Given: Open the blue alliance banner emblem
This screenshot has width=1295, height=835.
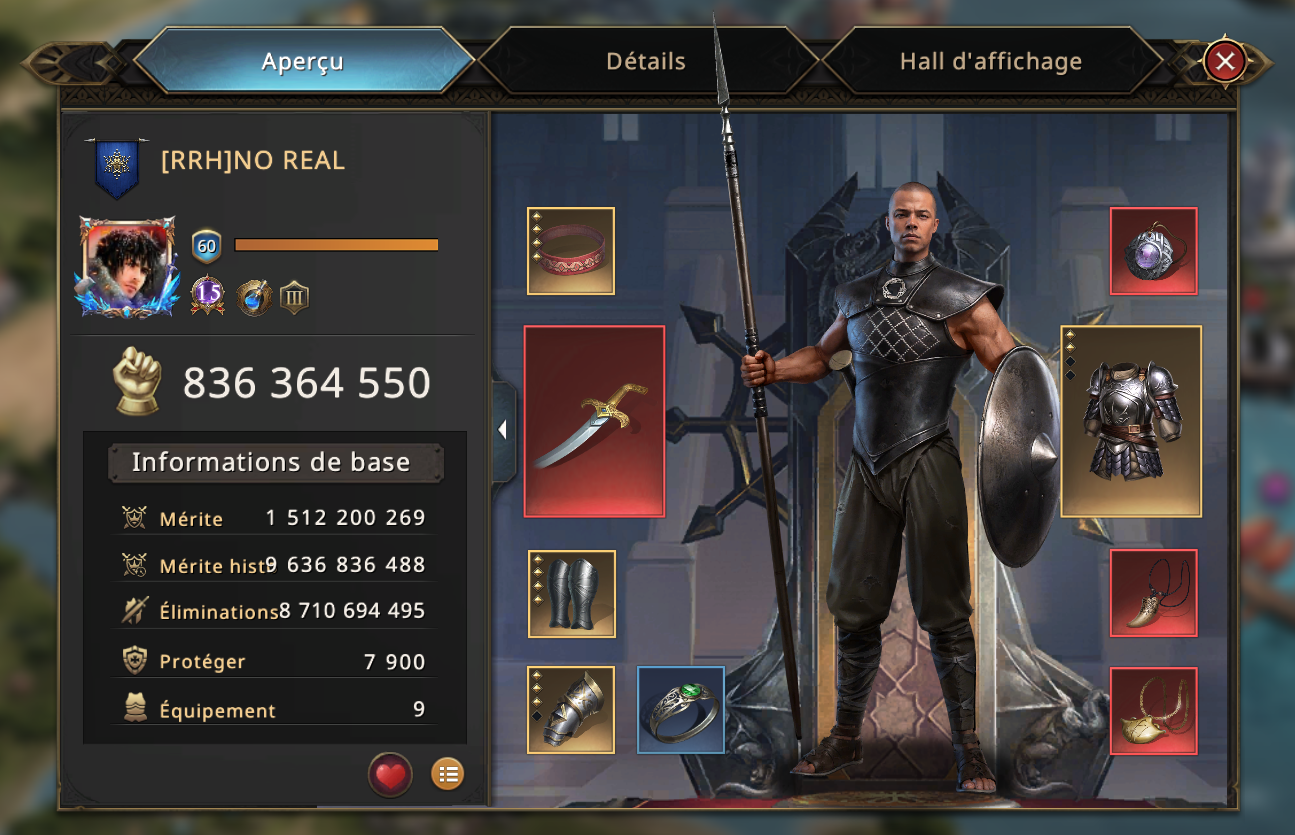Looking at the screenshot, I should click(x=117, y=168).
